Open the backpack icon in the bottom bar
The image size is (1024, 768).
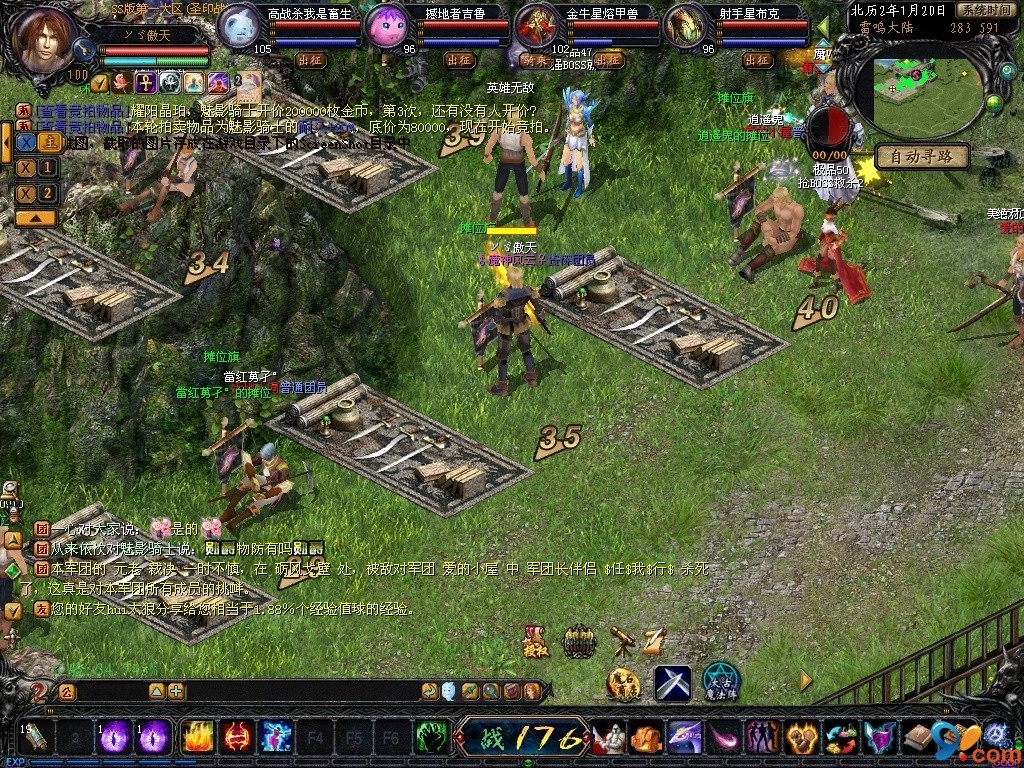point(918,738)
